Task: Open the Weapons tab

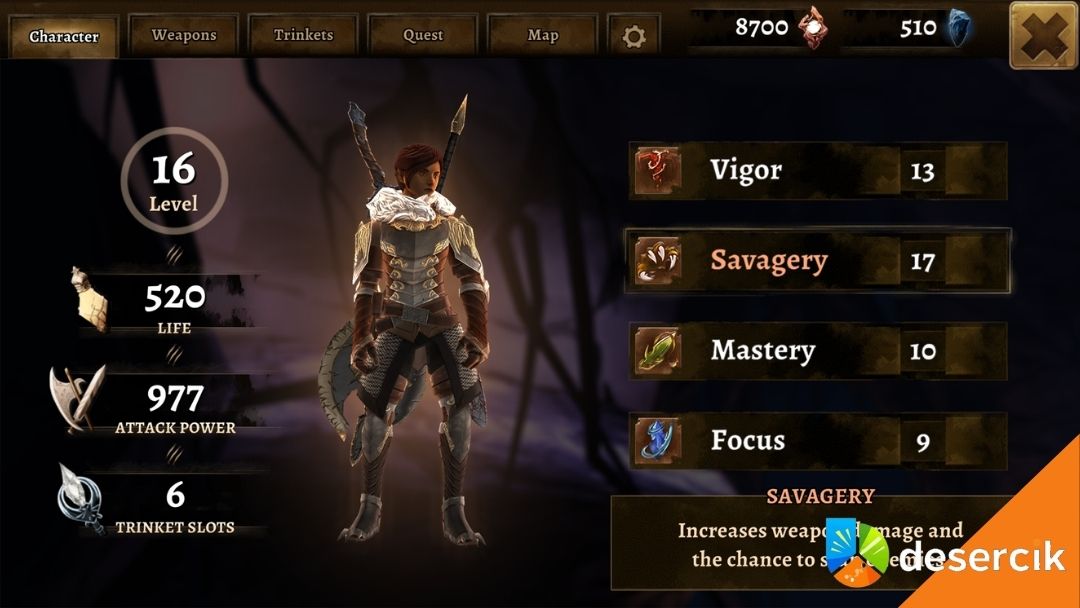Action: coord(184,35)
